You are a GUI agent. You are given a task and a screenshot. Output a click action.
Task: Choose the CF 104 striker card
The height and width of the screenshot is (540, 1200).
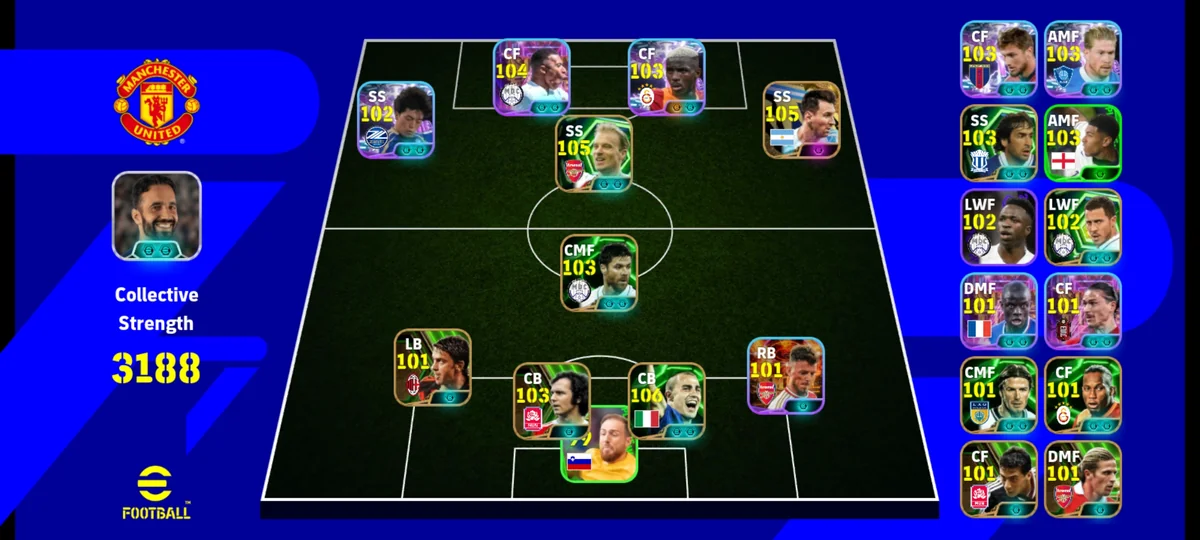point(531,77)
